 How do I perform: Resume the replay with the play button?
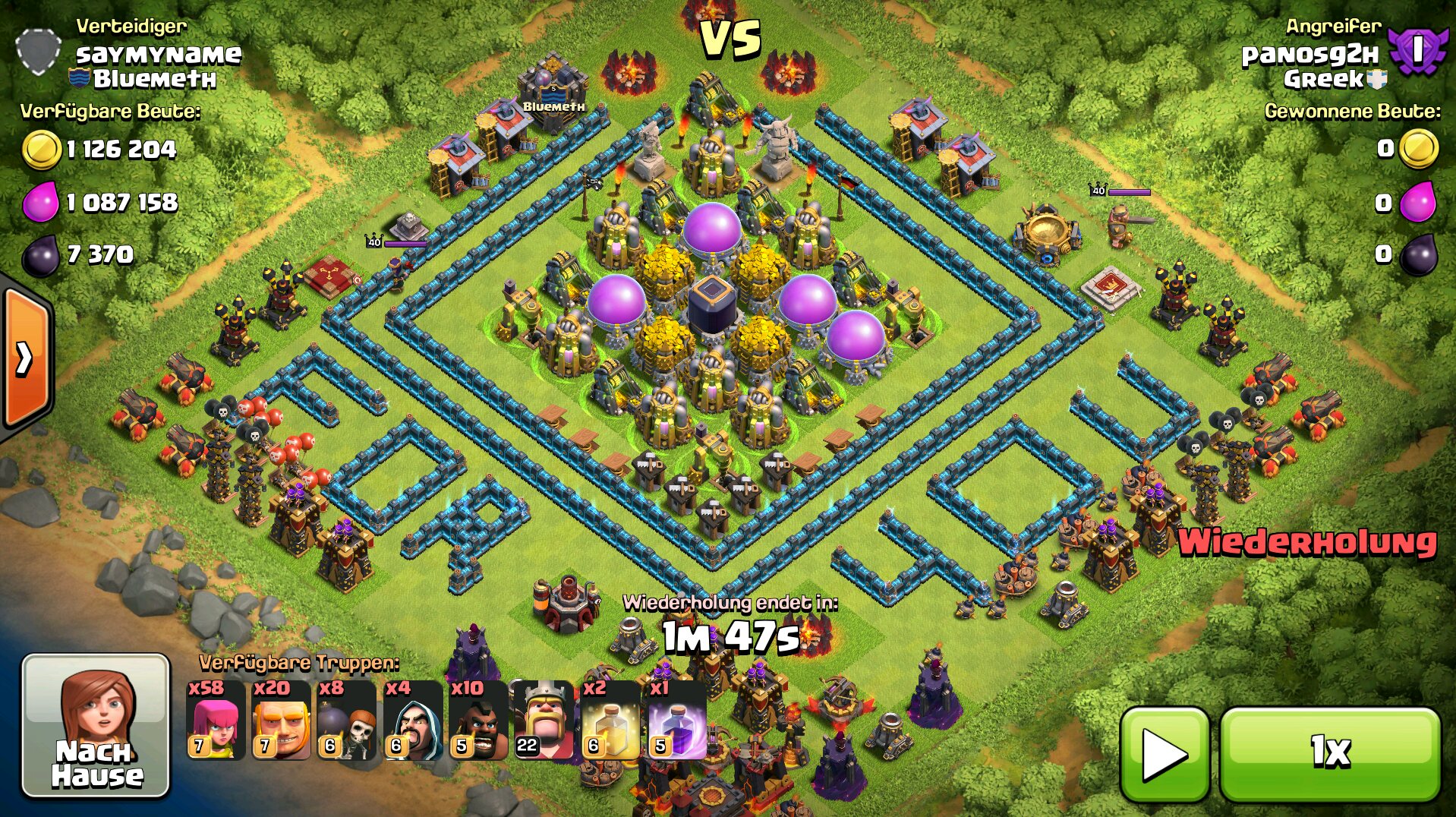(x=1164, y=753)
